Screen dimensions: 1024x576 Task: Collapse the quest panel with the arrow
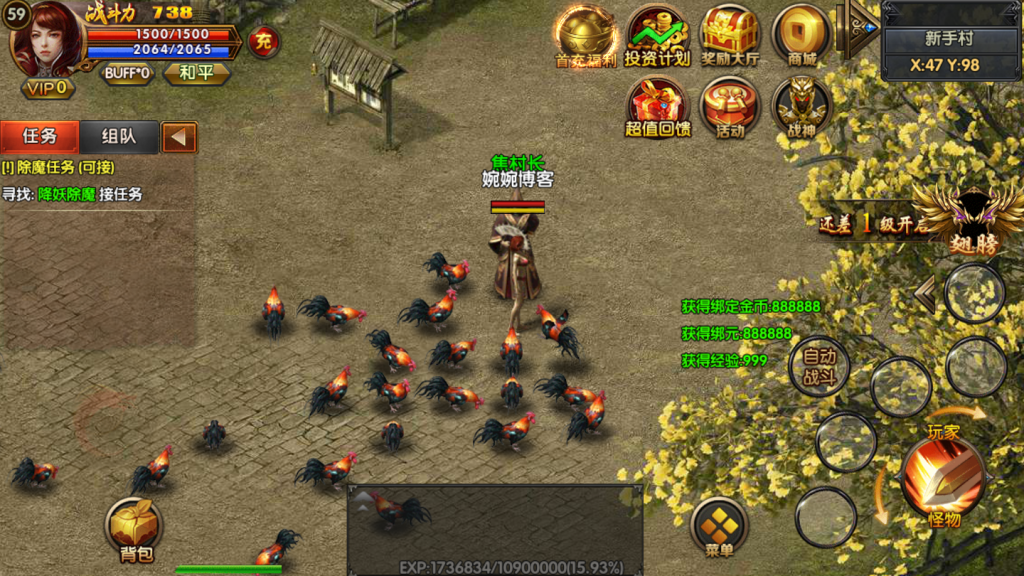tap(179, 137)
